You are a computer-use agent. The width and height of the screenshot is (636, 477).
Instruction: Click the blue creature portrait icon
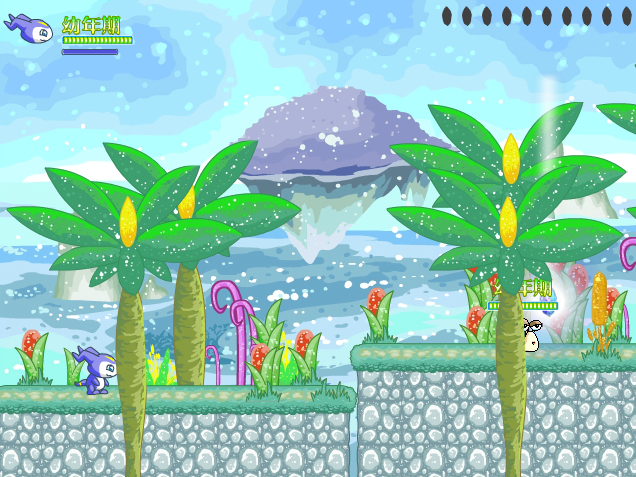click(31, 28)
